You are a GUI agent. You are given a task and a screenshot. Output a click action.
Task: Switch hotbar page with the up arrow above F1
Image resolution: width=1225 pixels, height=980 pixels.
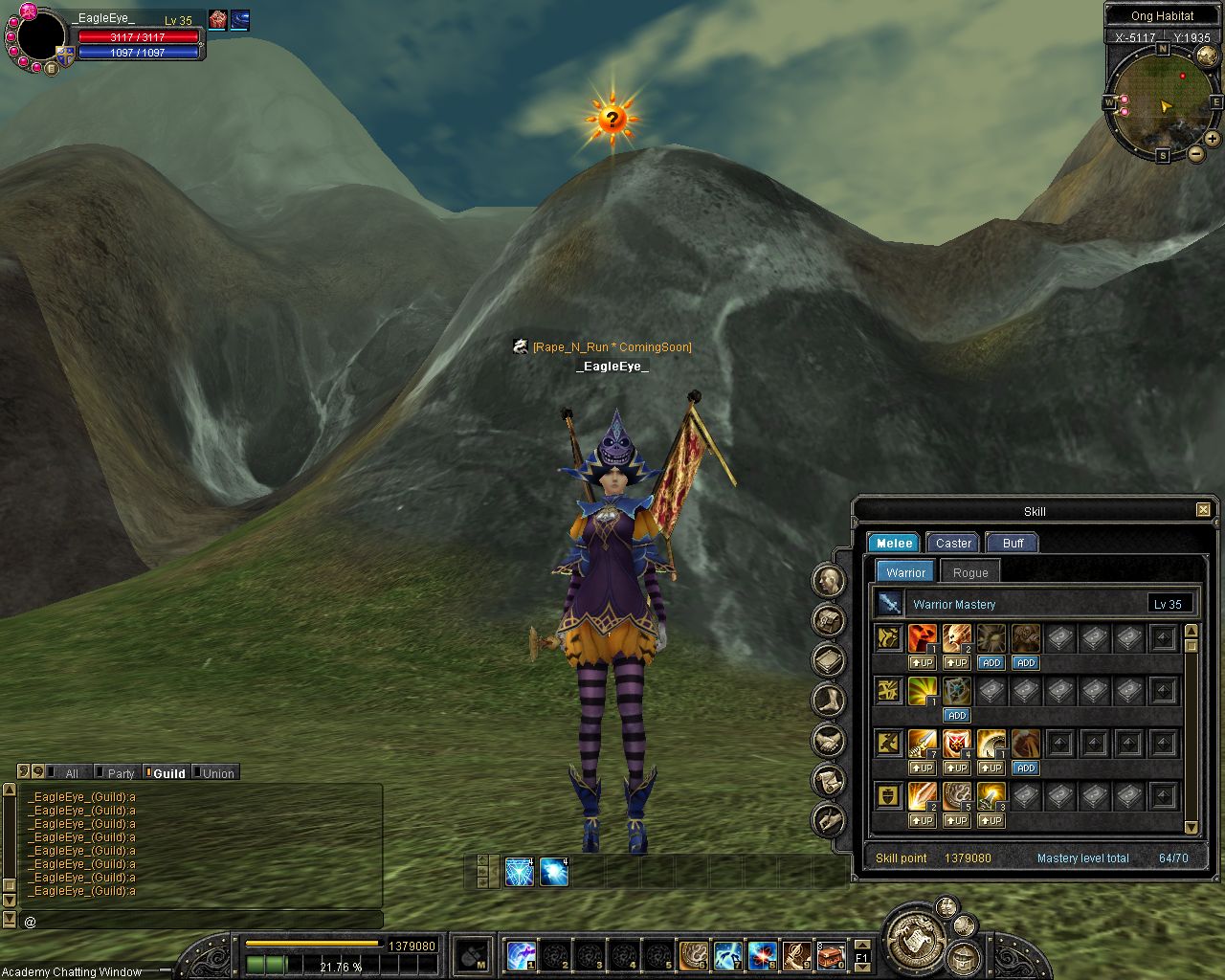pyautogui.click(x=862, y=944)
